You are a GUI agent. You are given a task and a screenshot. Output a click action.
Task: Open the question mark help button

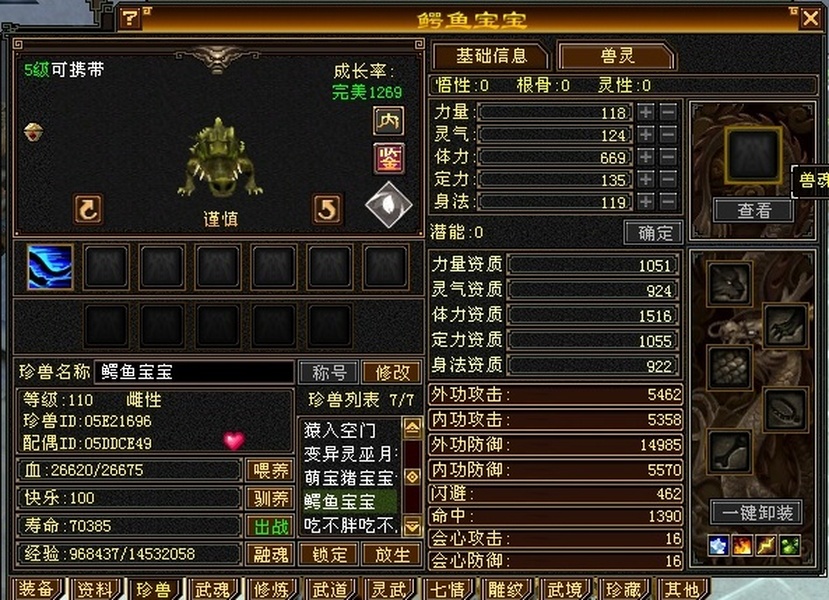pyautogui.click(x=130, y=18)
